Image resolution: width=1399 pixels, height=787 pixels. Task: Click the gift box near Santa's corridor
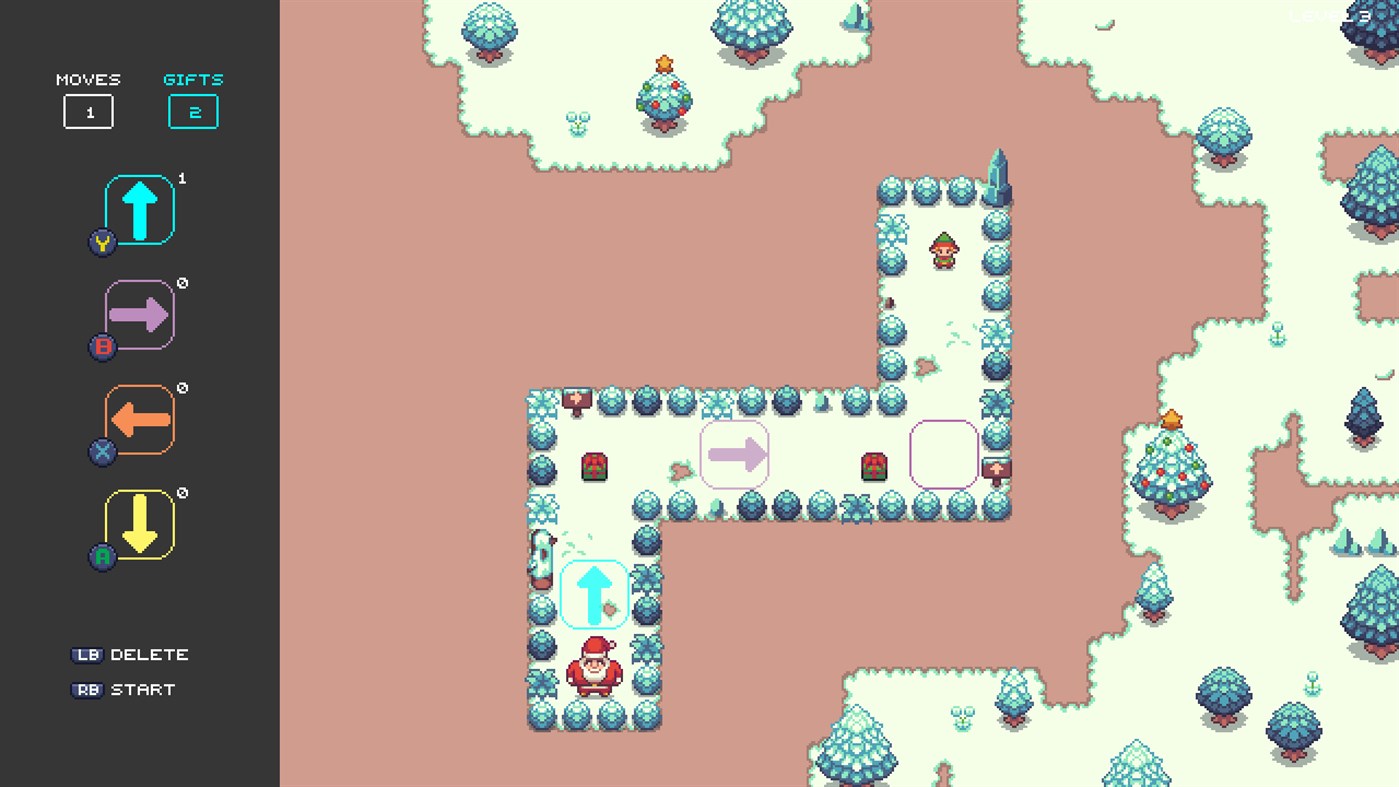[594, 465]
